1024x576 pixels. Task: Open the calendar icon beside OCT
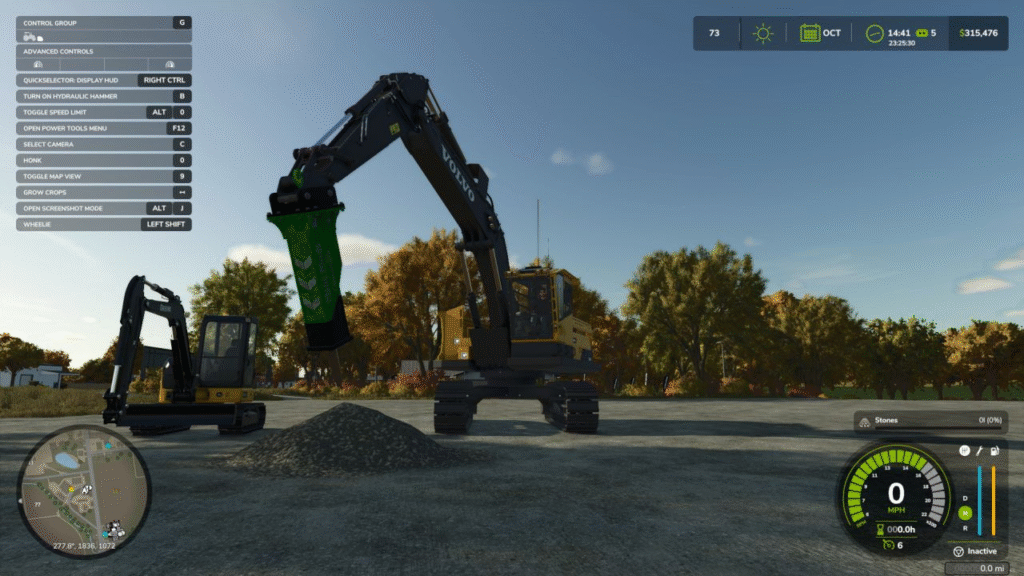[809, 33]
